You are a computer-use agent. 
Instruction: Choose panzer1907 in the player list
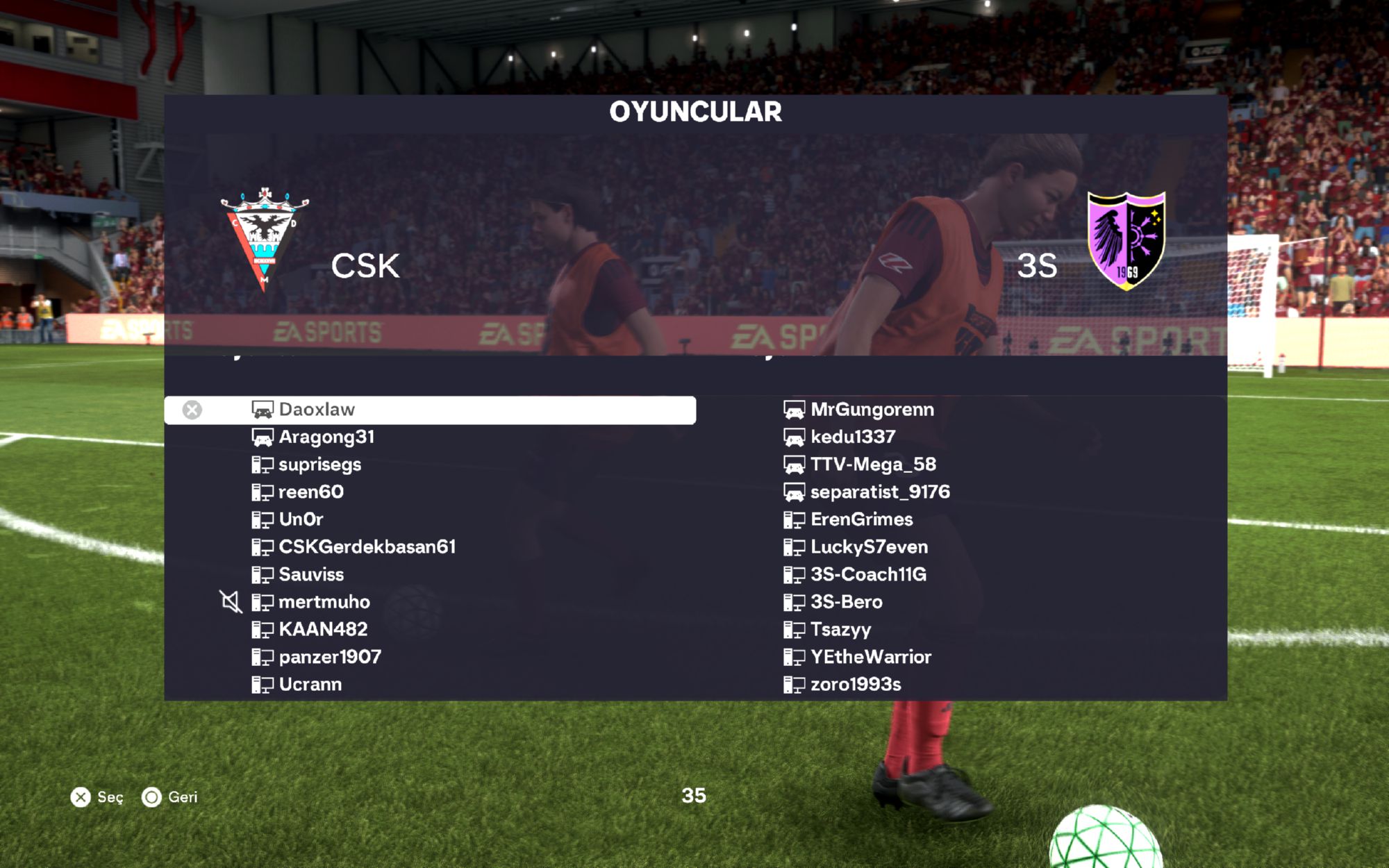(330, 657)
